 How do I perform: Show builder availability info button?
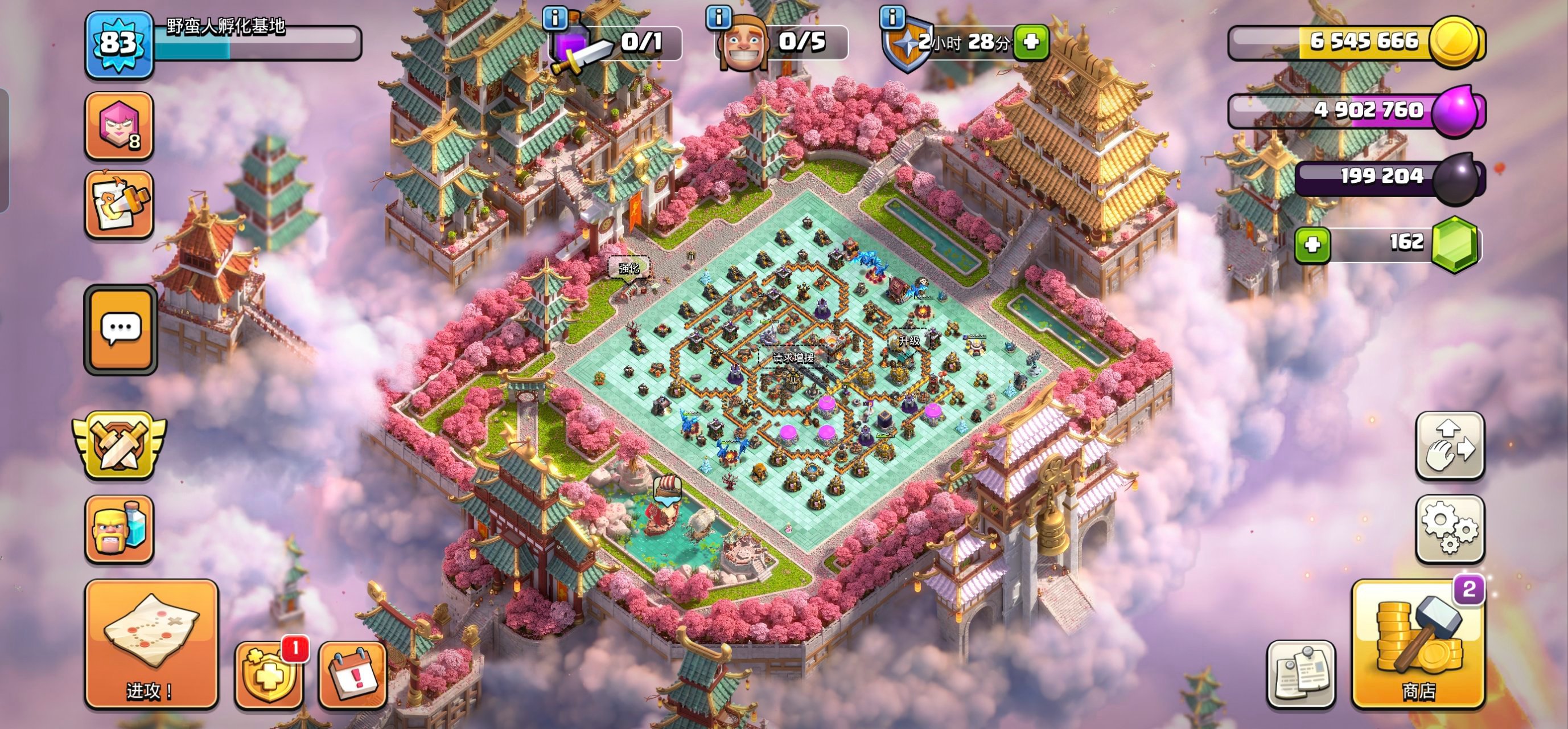click(x=718, y=18)
